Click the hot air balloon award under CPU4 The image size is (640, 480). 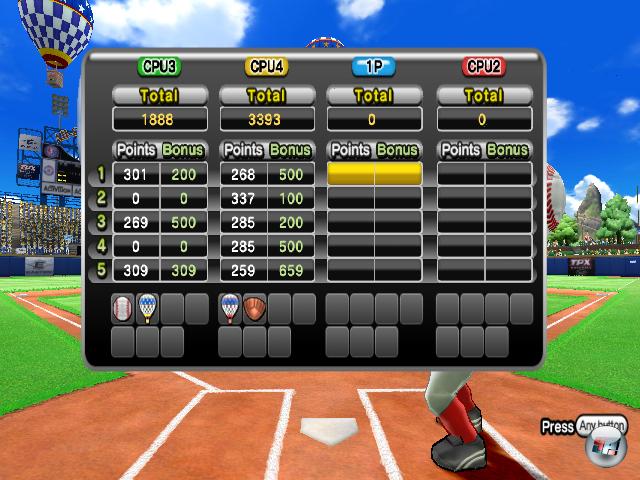(x=231, y=309)
